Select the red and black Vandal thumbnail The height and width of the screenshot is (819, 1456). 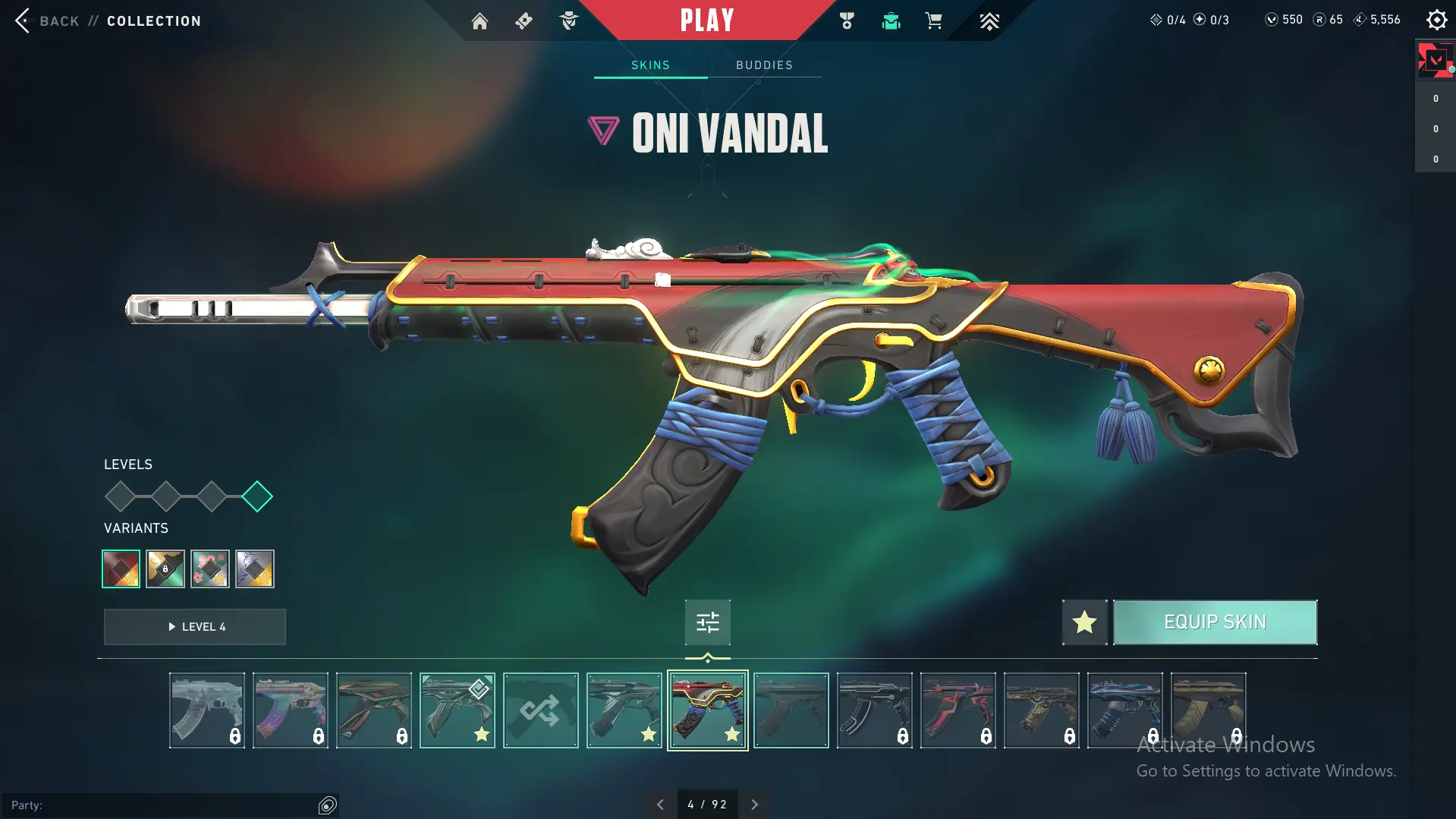958,710
